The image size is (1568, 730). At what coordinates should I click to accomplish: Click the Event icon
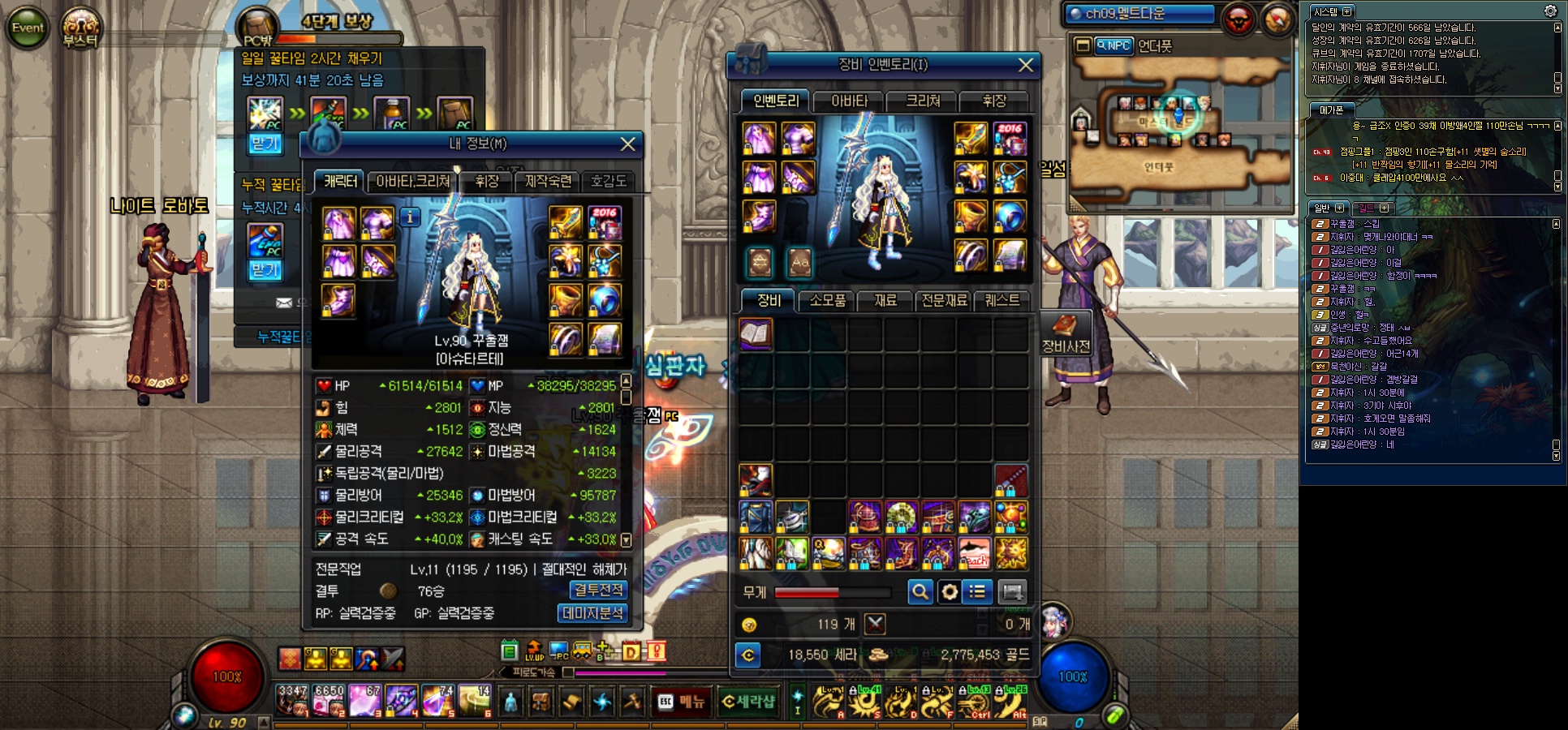pos(28,28)
